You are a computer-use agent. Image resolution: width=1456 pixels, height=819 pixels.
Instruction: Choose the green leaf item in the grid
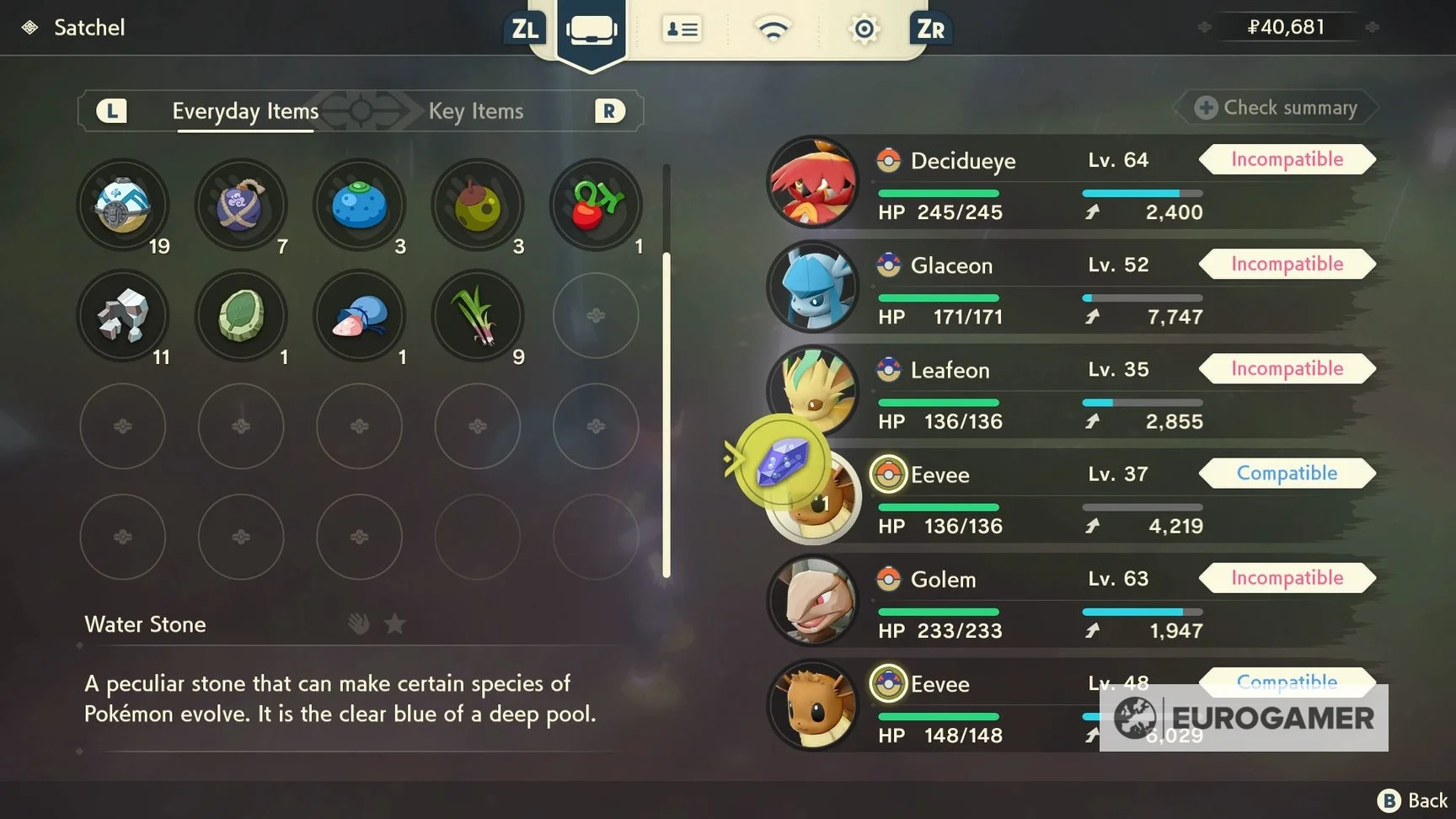click(x=242, y=316)
